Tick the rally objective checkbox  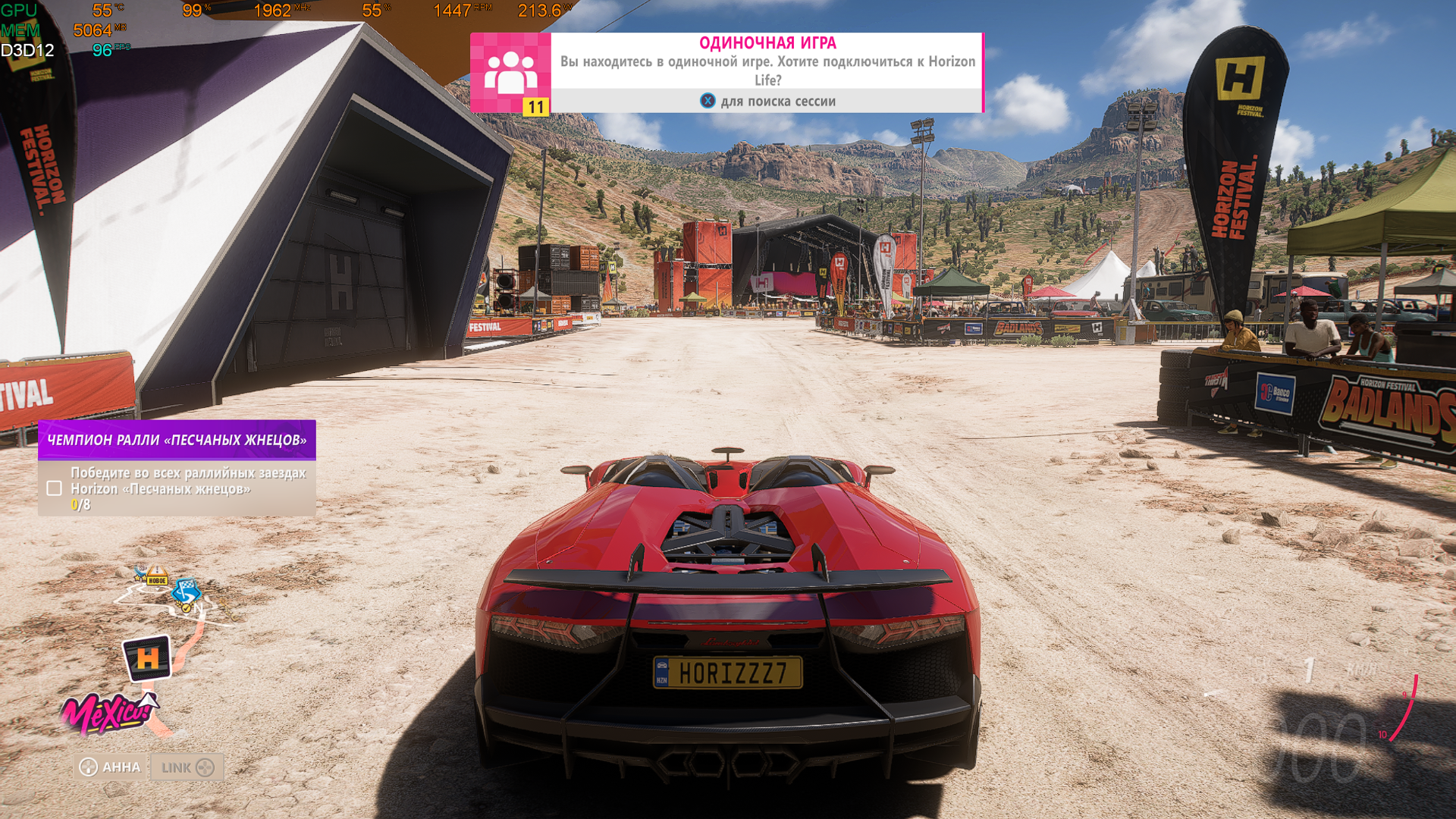54,488
